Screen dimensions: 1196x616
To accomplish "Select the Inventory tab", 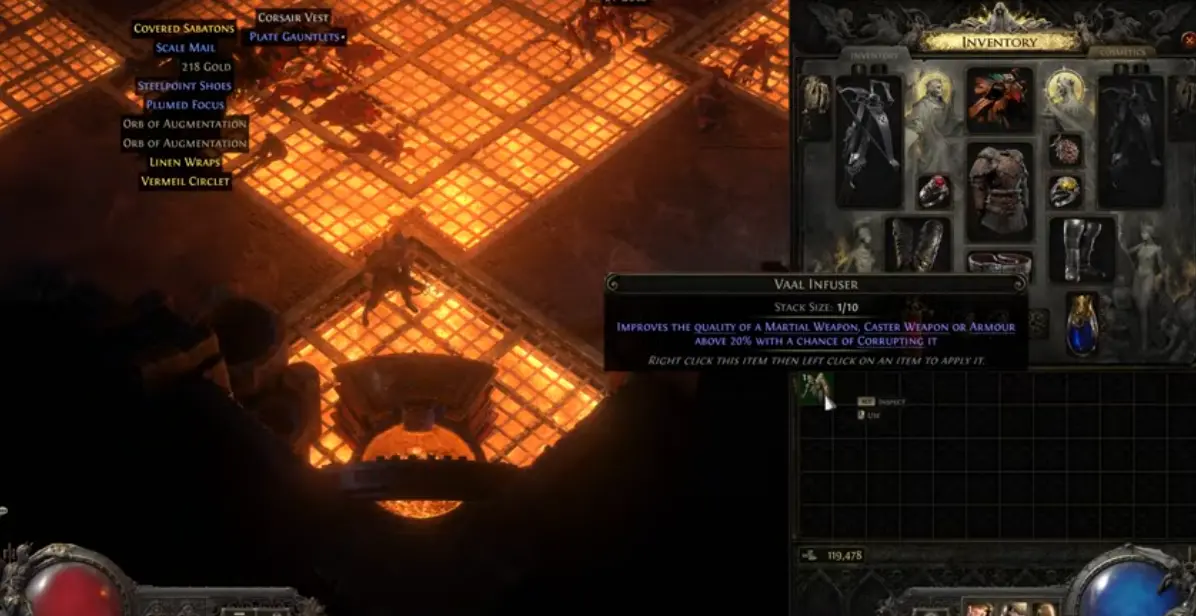I will [x=875, y=55].
